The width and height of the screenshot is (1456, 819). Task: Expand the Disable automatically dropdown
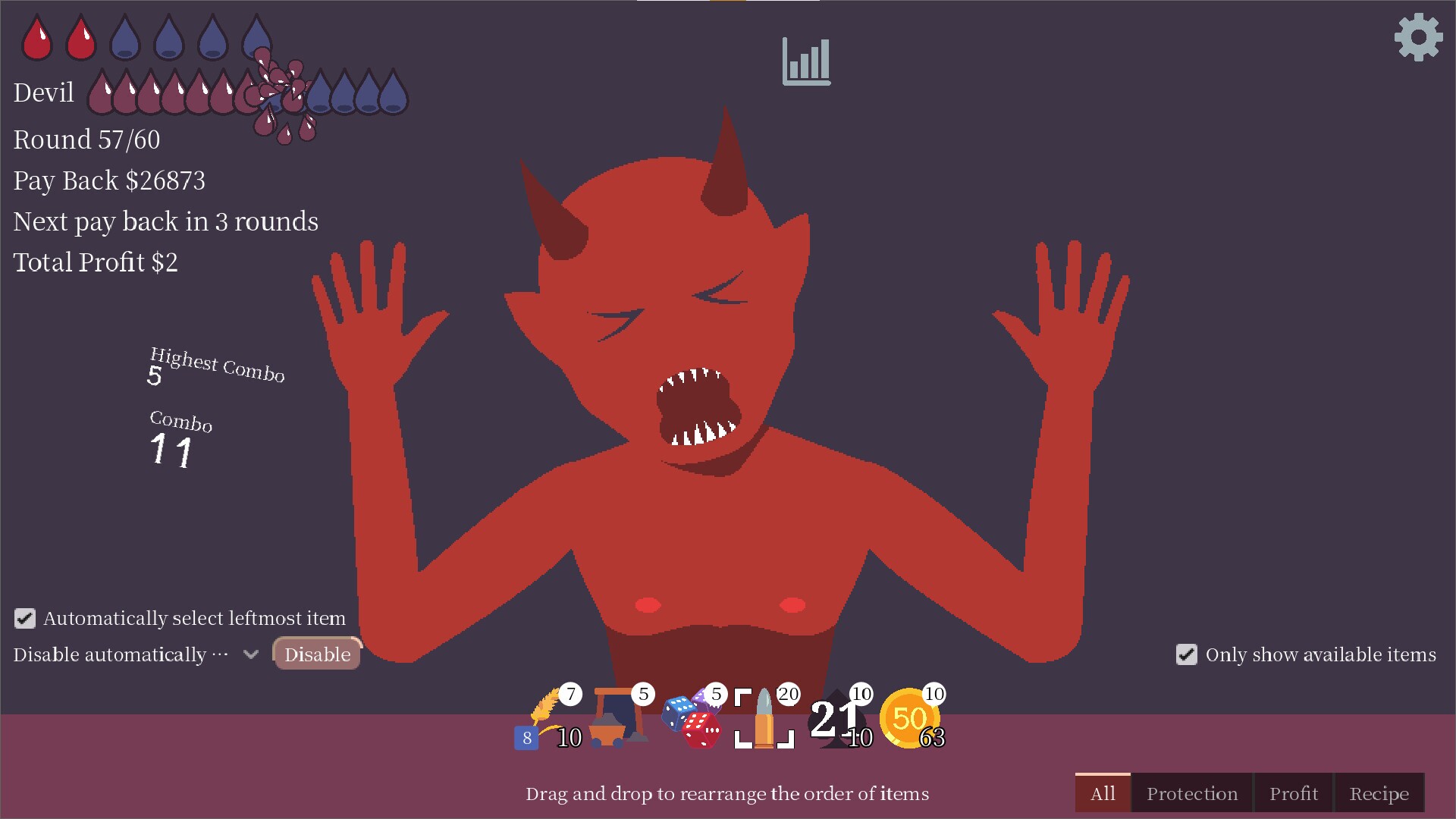(x=250, y=654)
